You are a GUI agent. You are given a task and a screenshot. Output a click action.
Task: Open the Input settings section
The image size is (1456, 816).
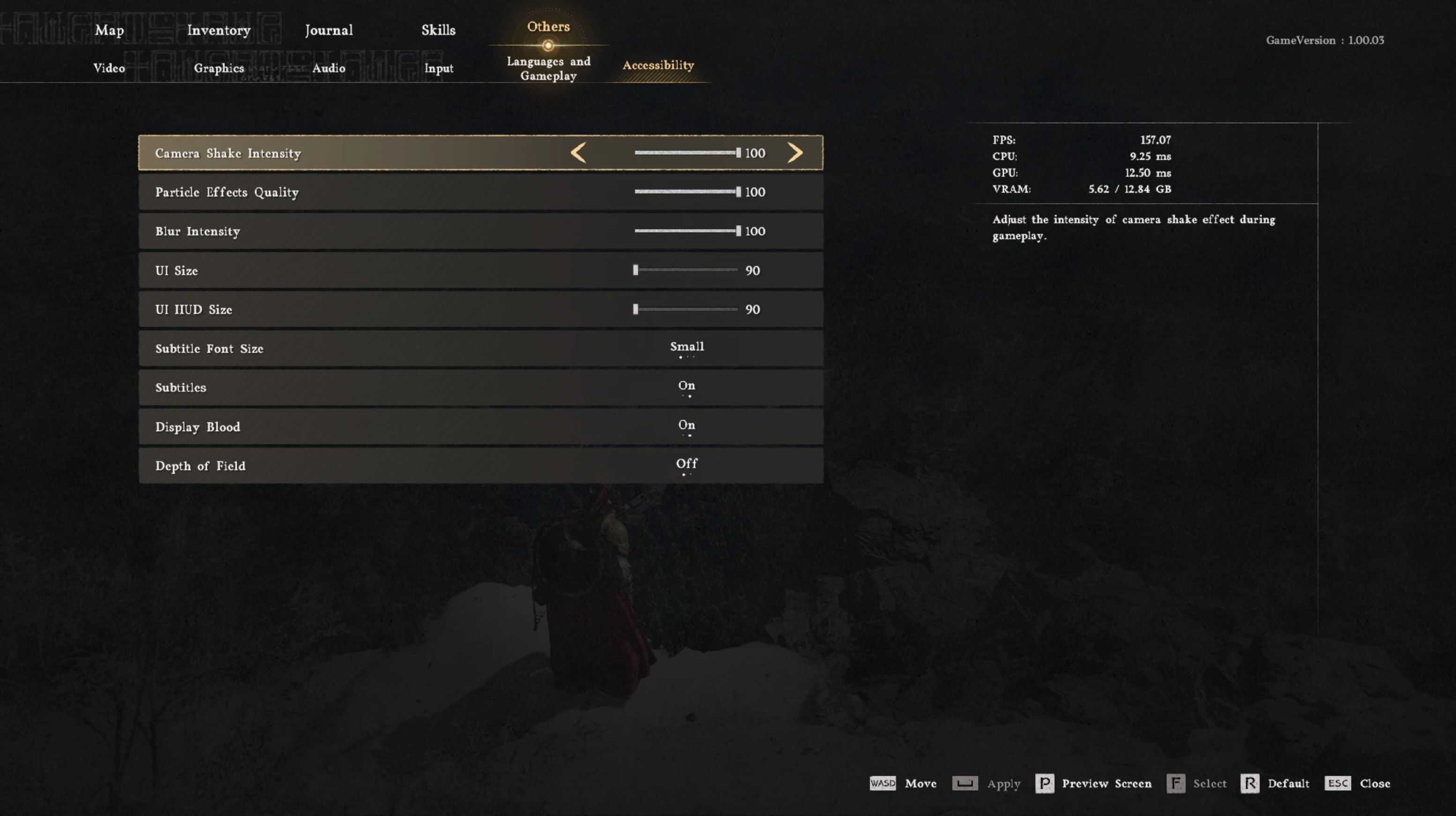coord(439,68)
